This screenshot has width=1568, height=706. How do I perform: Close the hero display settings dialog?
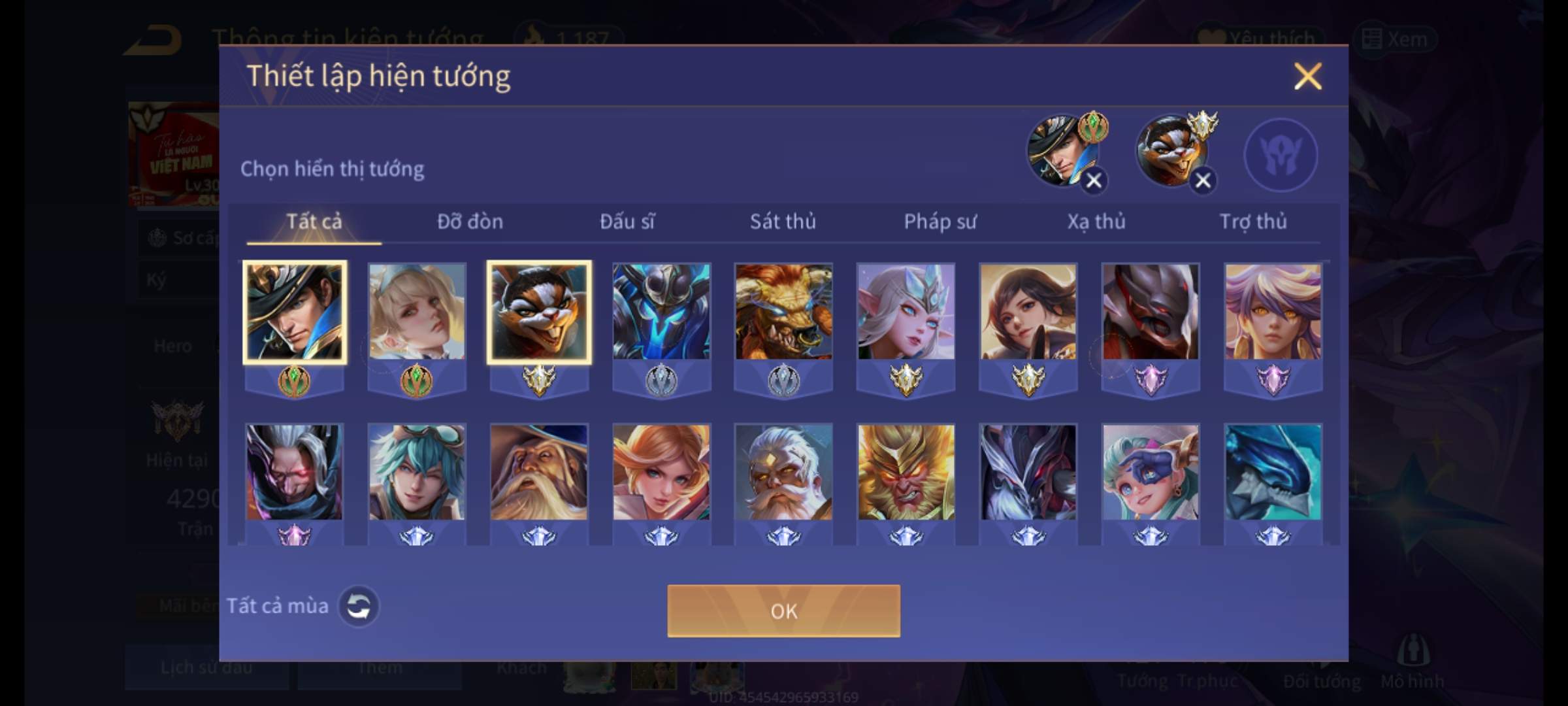tap(1307, 76)
